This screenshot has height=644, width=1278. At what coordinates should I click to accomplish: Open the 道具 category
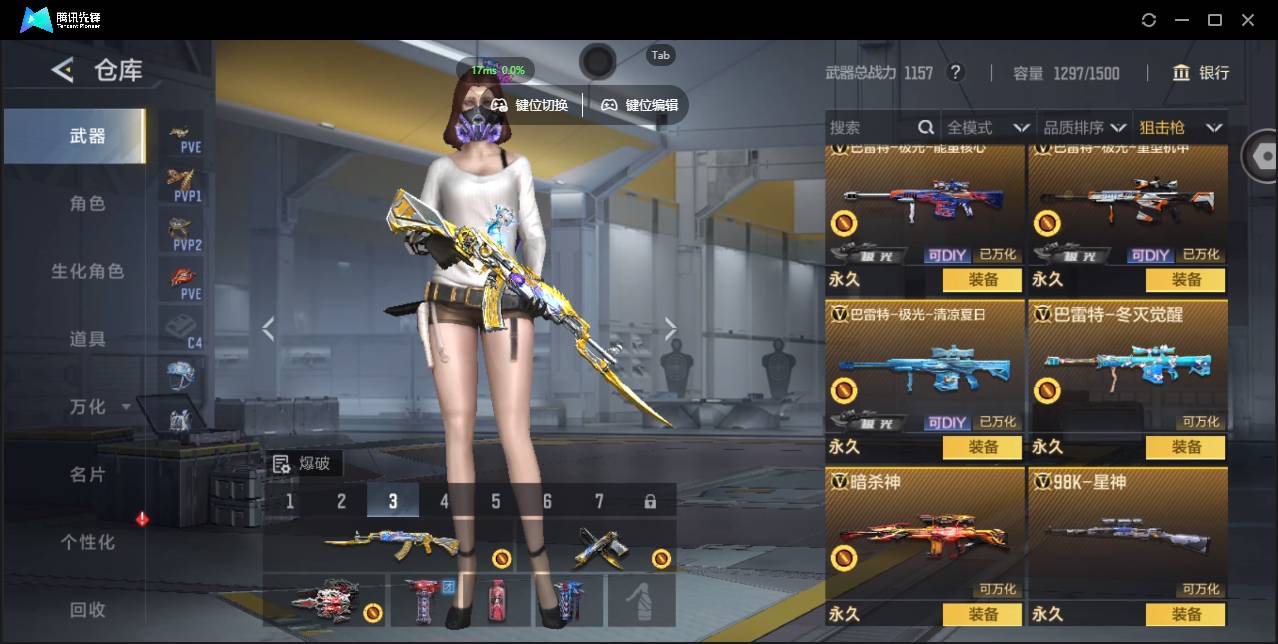tap(87, 340)
